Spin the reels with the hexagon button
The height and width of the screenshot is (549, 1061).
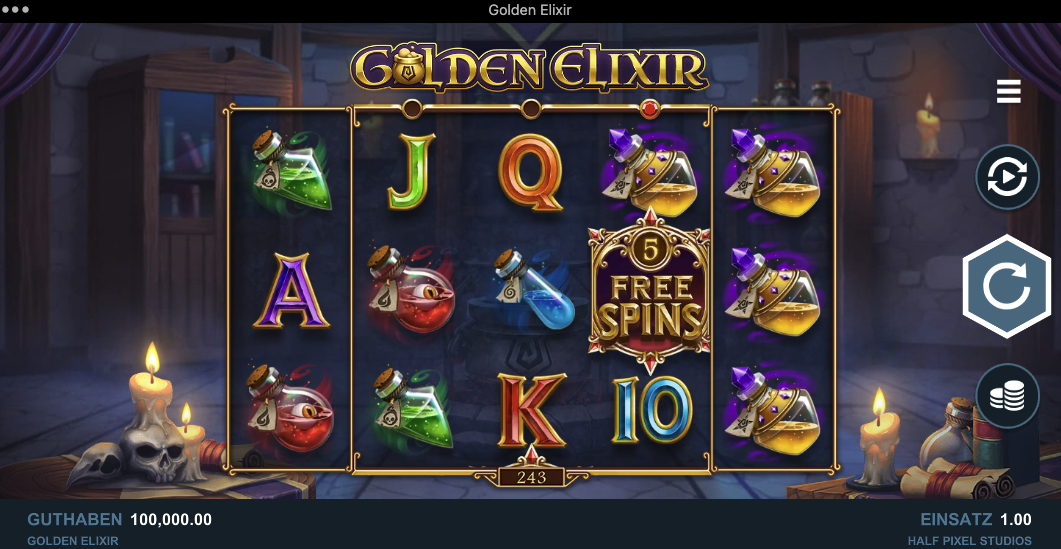1007,287
